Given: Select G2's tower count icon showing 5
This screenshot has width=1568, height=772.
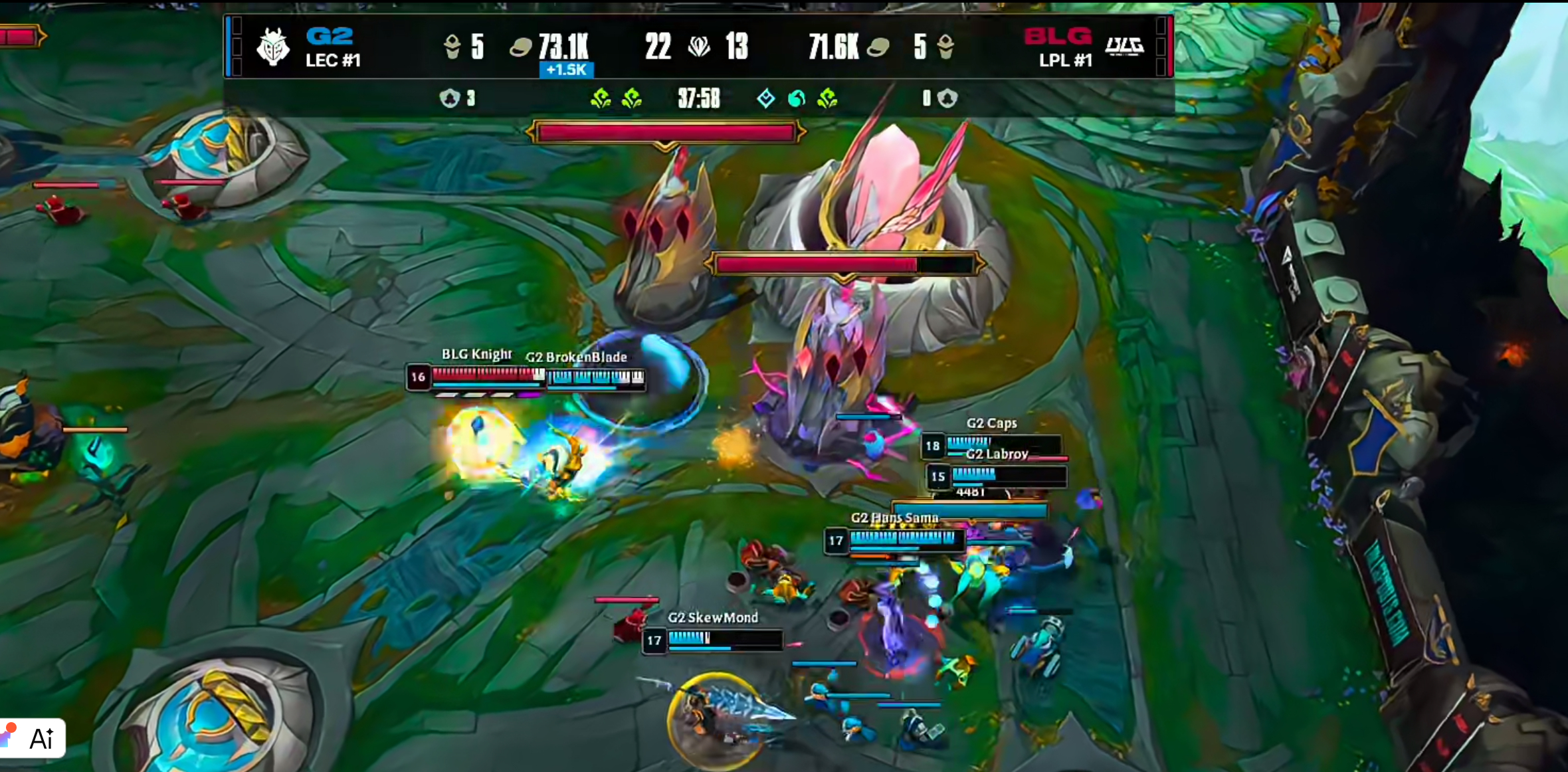Looking at the screenshot, I should click(453, 47).
